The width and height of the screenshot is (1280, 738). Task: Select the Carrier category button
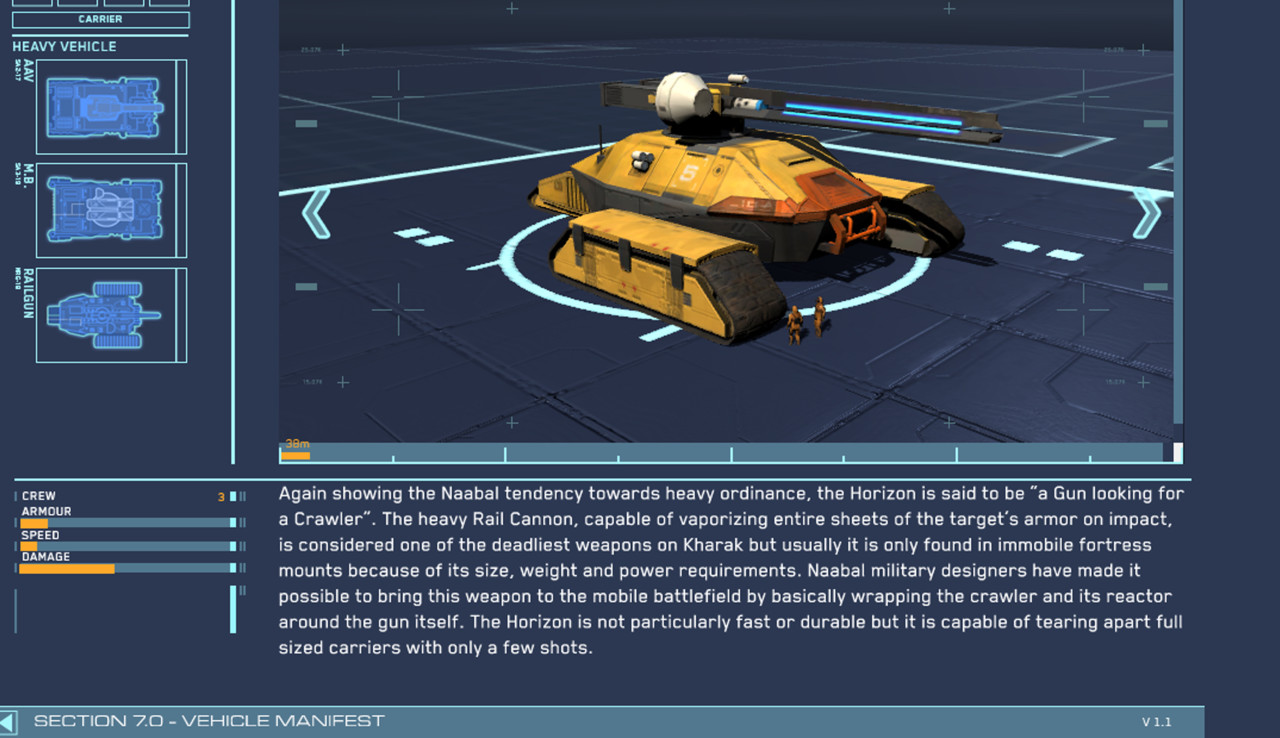click(100, 19)
